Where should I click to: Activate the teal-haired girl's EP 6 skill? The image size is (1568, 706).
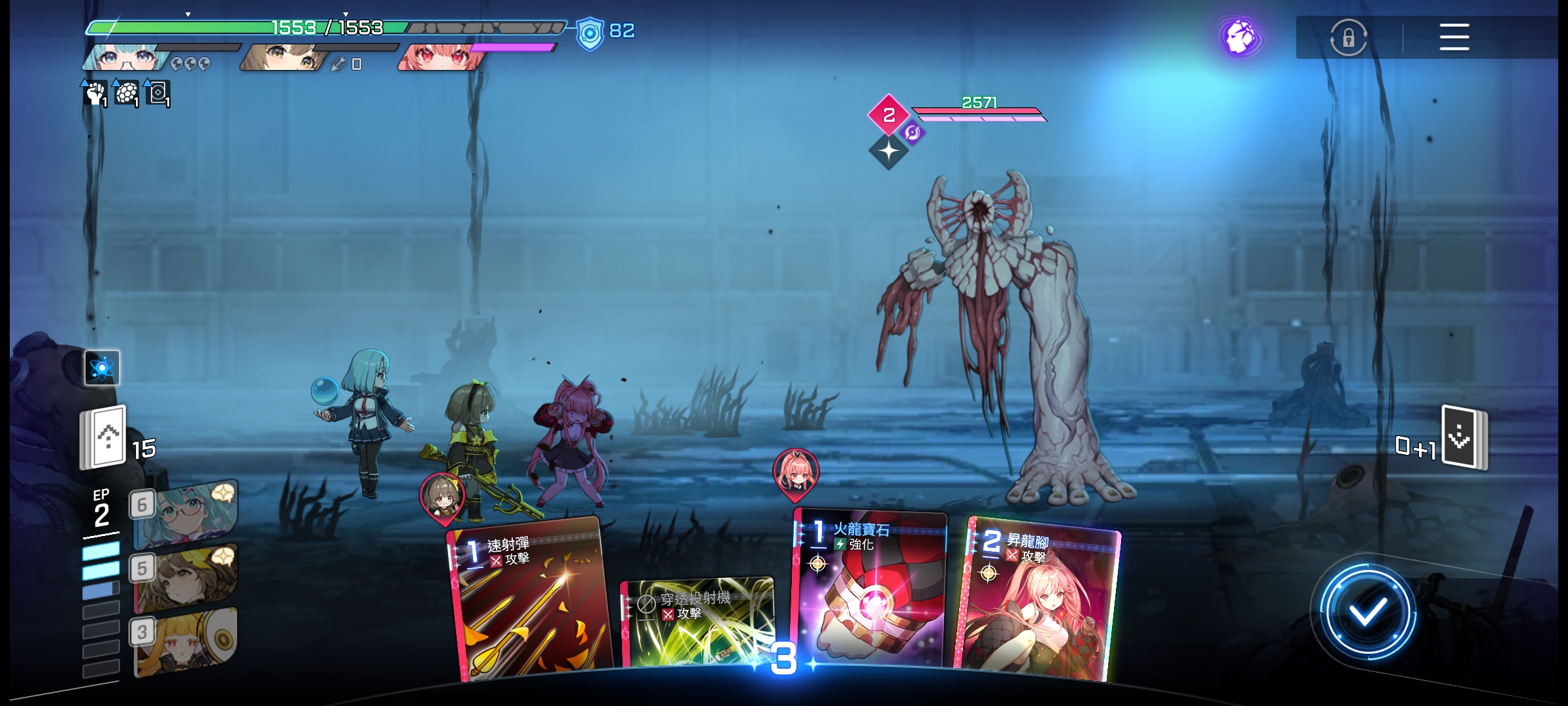(186, 513)
